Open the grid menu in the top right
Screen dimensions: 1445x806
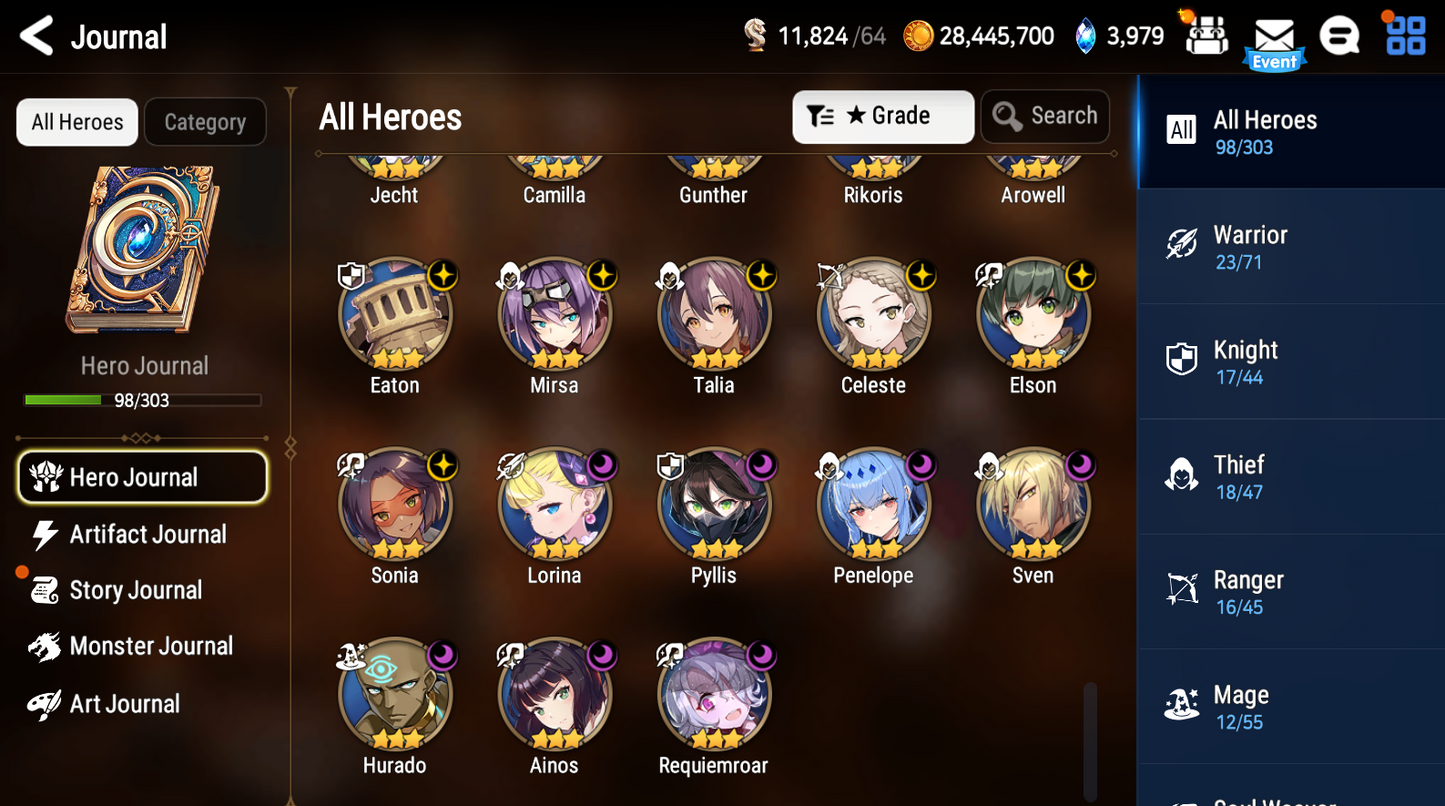(1406, 35)
